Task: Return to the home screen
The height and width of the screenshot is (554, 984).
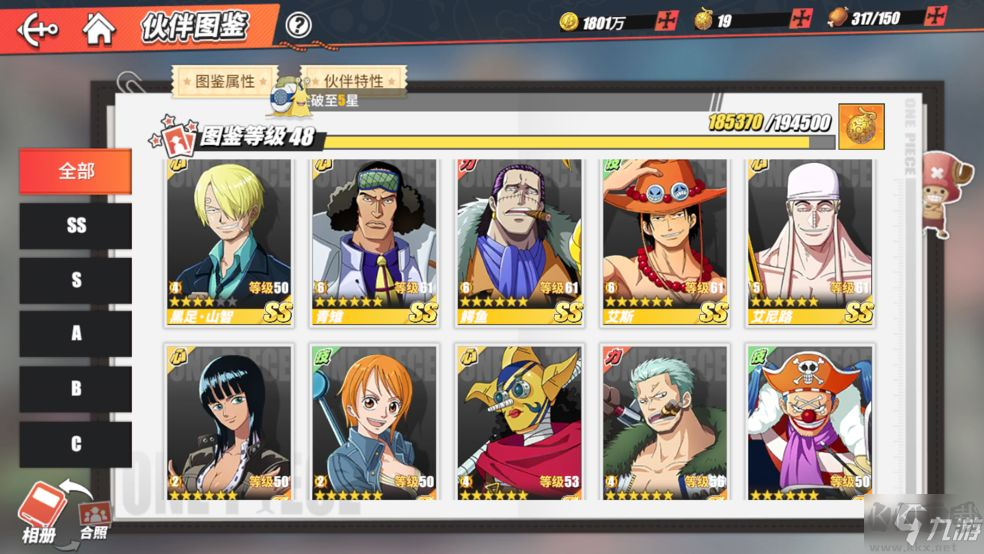Action: click(x=98, y=27)
